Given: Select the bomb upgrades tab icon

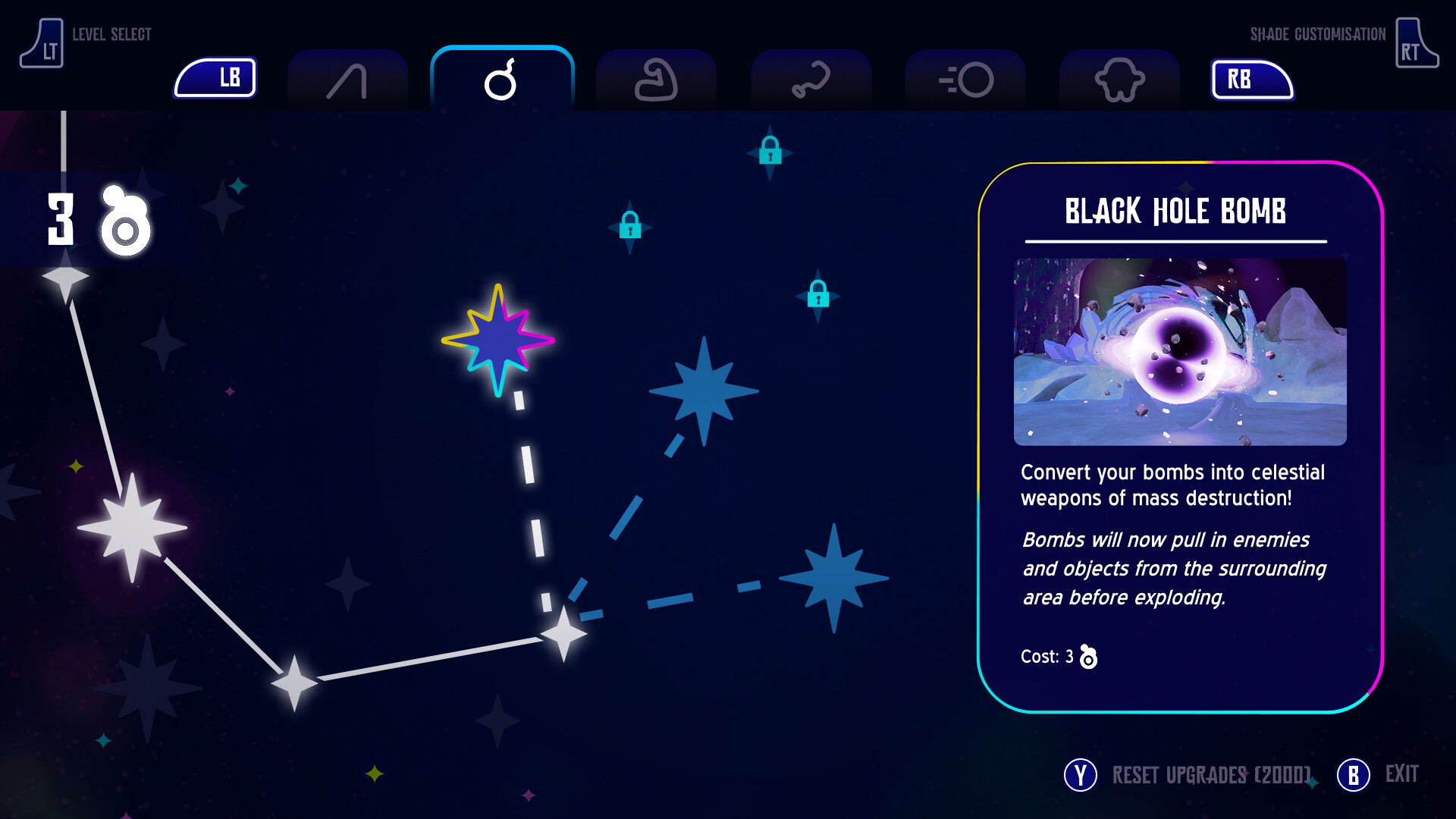Looking at the screenshot, I should click(x=501, y=79).
